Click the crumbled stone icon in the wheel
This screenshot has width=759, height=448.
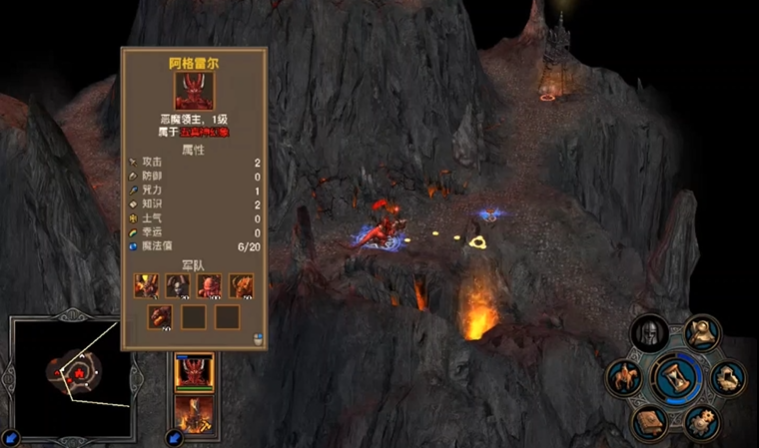pyautogui.click(x=727, y=378)
